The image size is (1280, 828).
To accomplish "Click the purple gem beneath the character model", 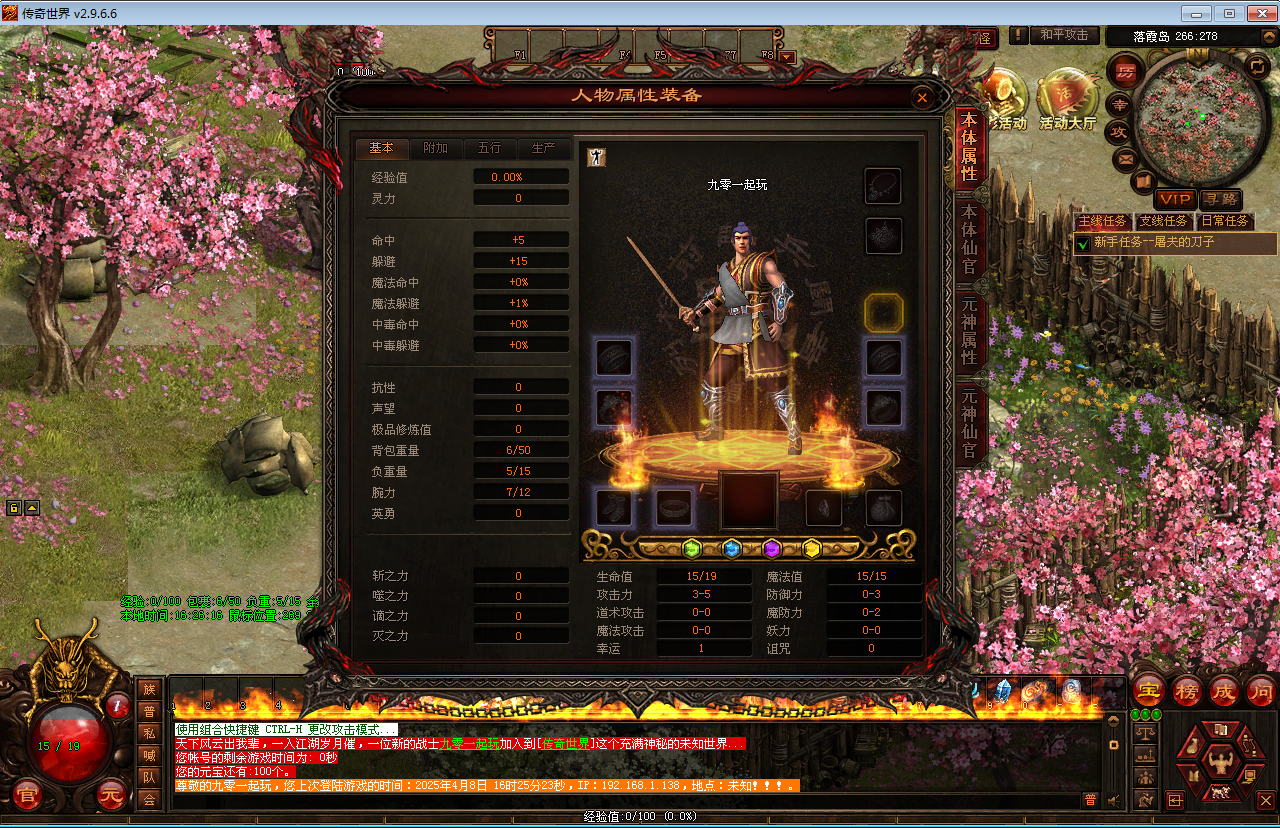I will point(772,548).
